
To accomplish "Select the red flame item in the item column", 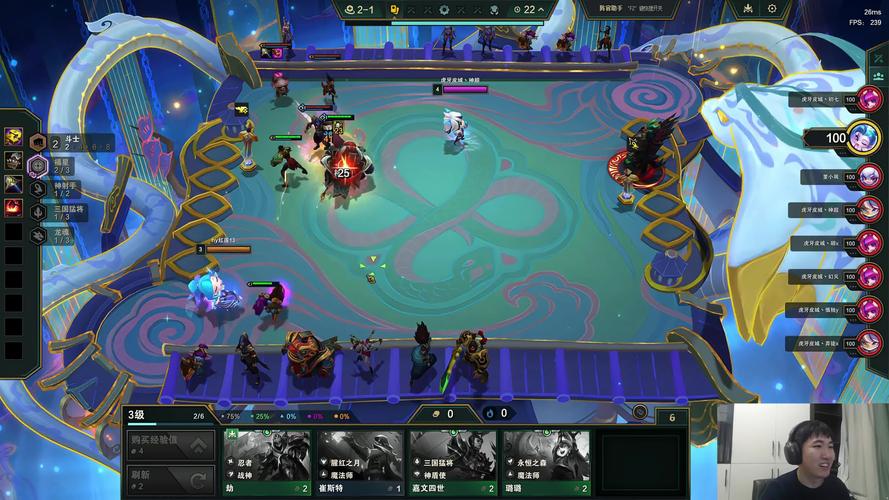I will (13, 208).
